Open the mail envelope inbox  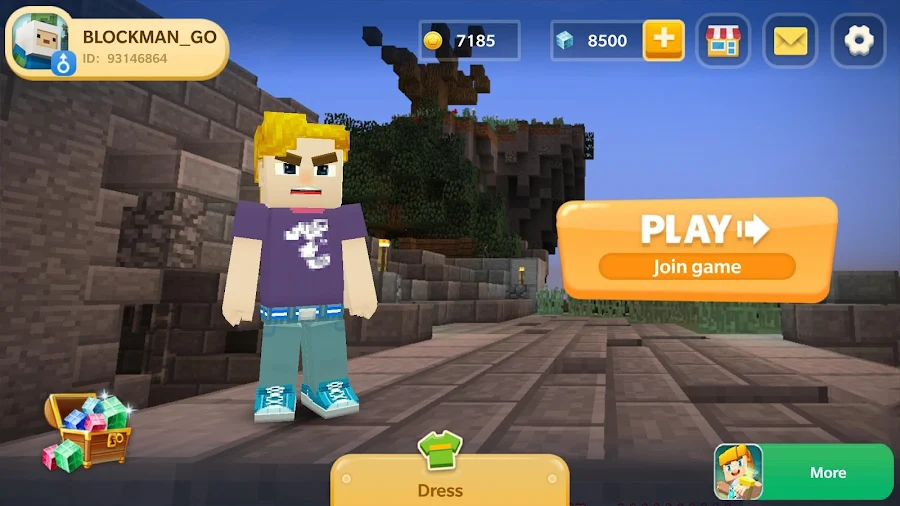pos(790,41)
